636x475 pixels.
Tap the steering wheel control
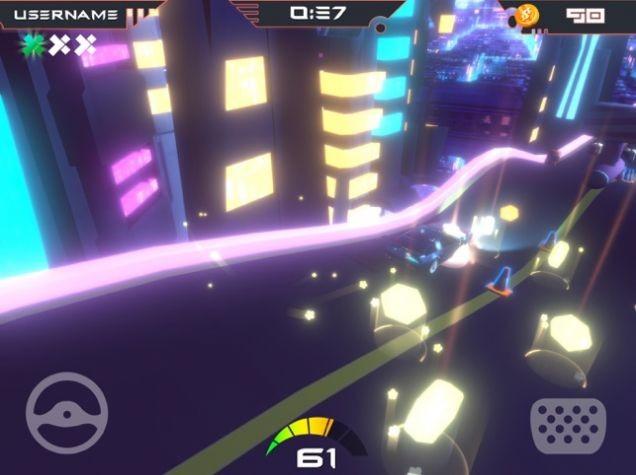click(x=67, y=414)
